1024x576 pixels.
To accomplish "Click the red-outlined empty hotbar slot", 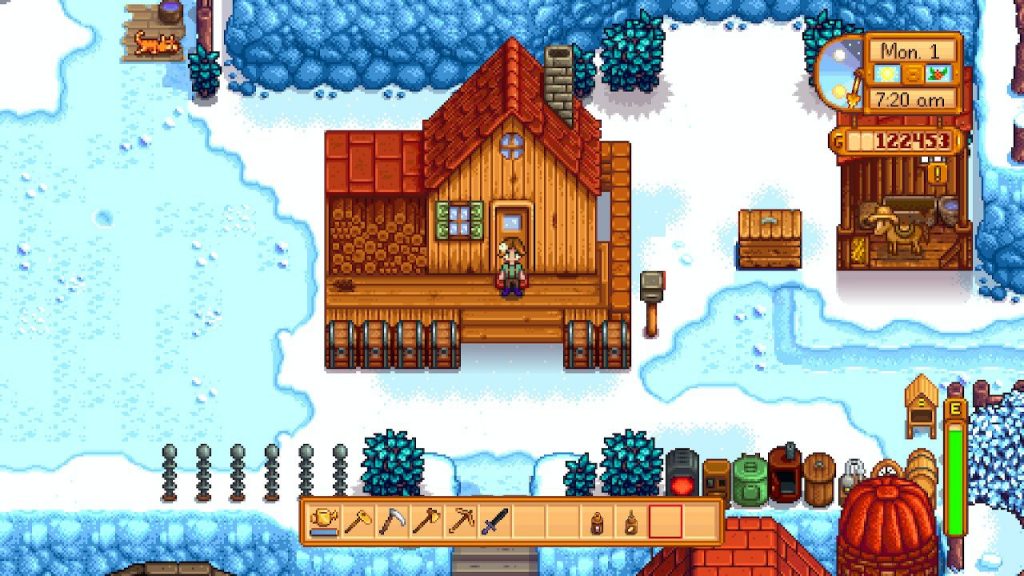I will (x=666, y=521).
